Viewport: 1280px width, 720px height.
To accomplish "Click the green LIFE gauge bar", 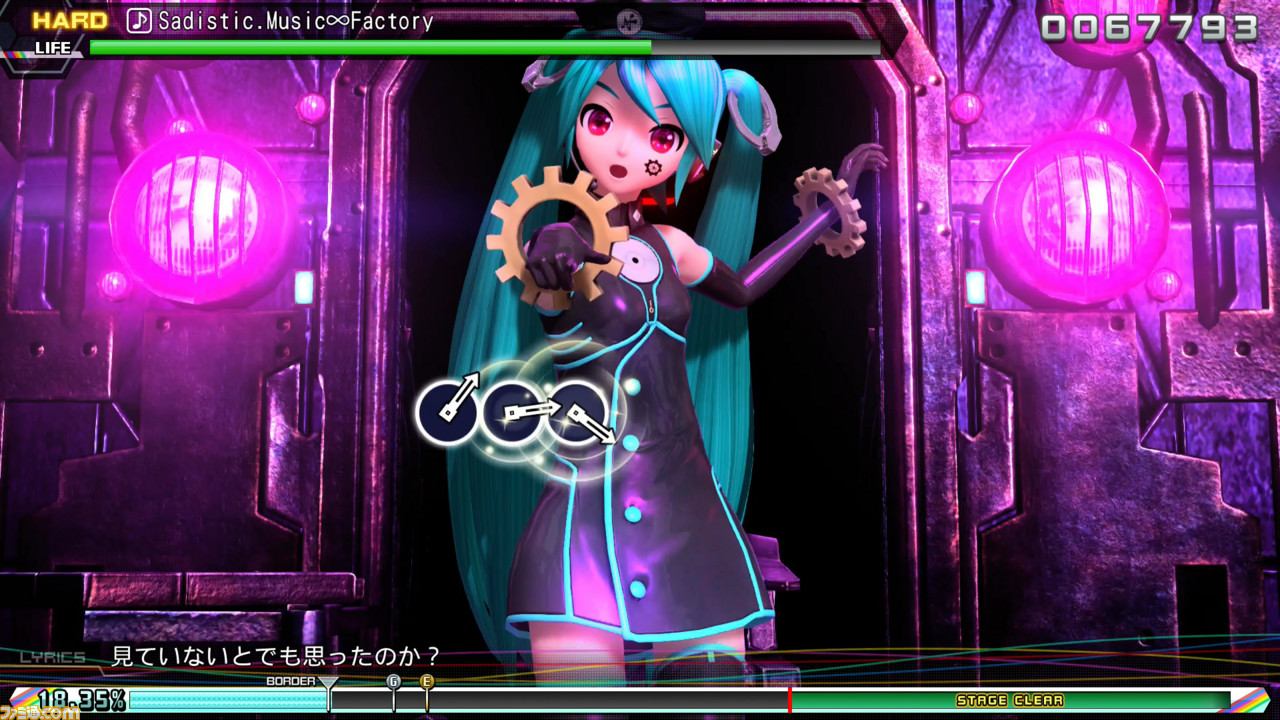I will pos(370,47).
